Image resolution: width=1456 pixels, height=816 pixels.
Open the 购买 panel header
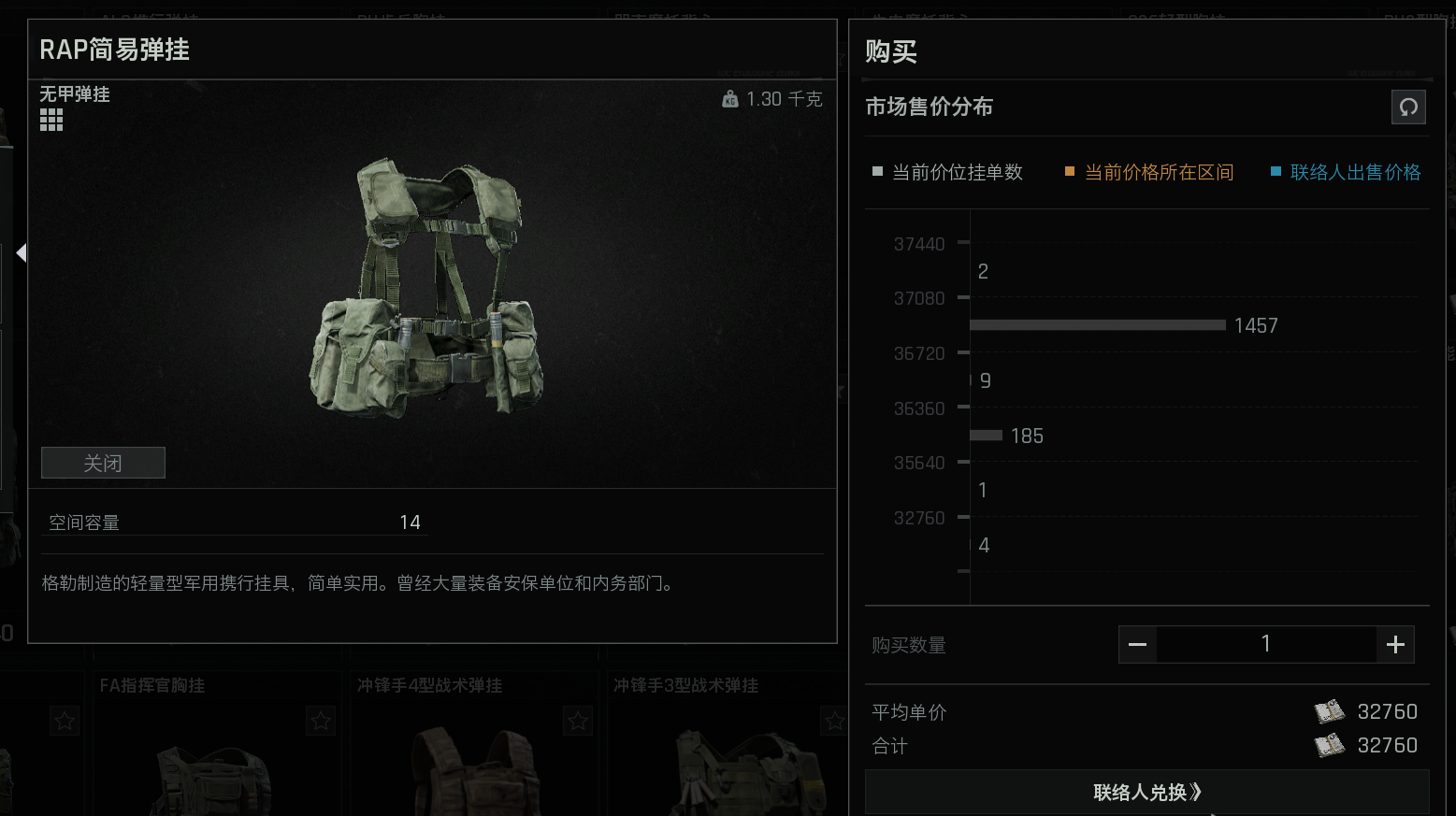(890, 51)
